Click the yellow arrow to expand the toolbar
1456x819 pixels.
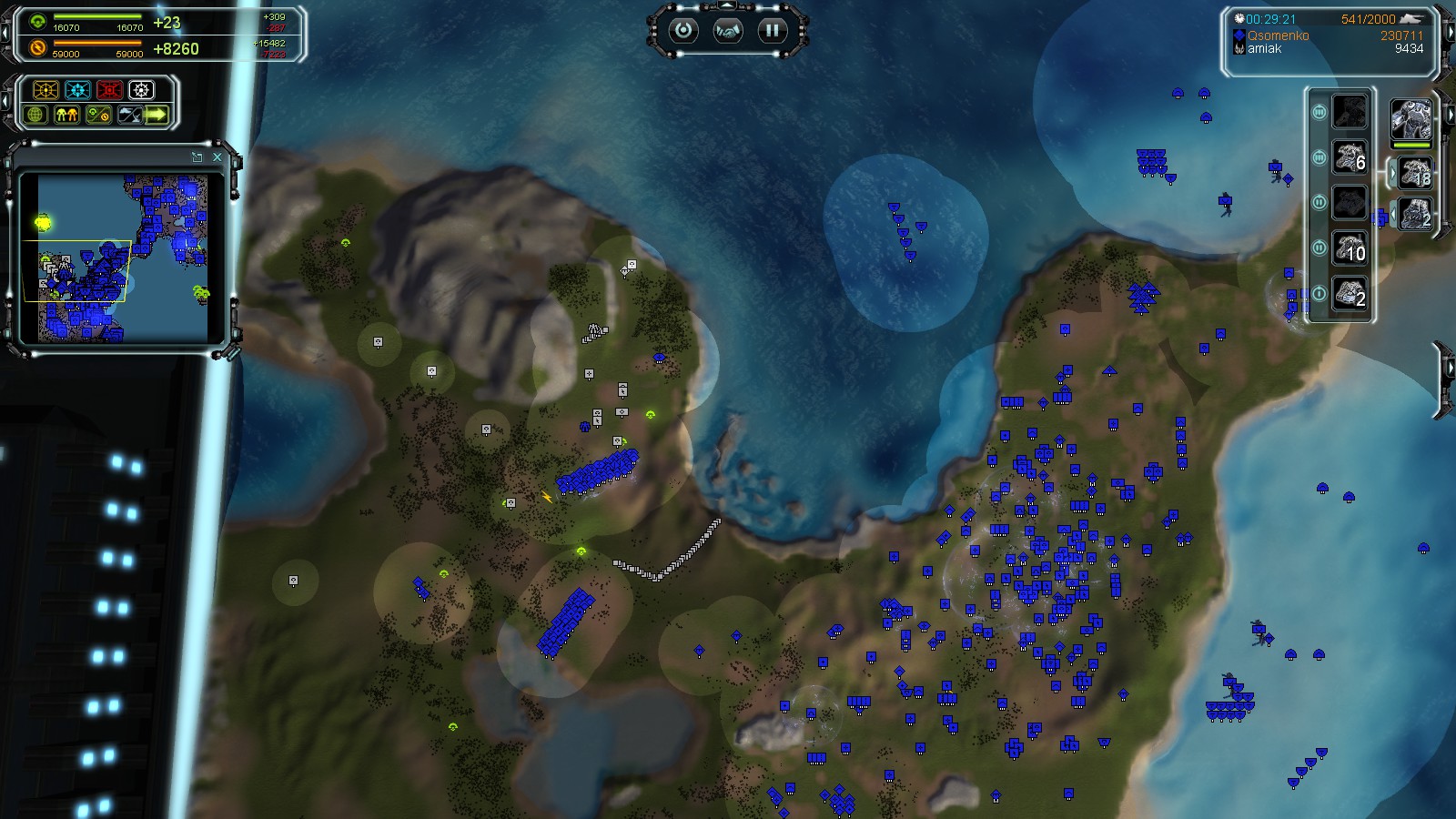[157, 116]
